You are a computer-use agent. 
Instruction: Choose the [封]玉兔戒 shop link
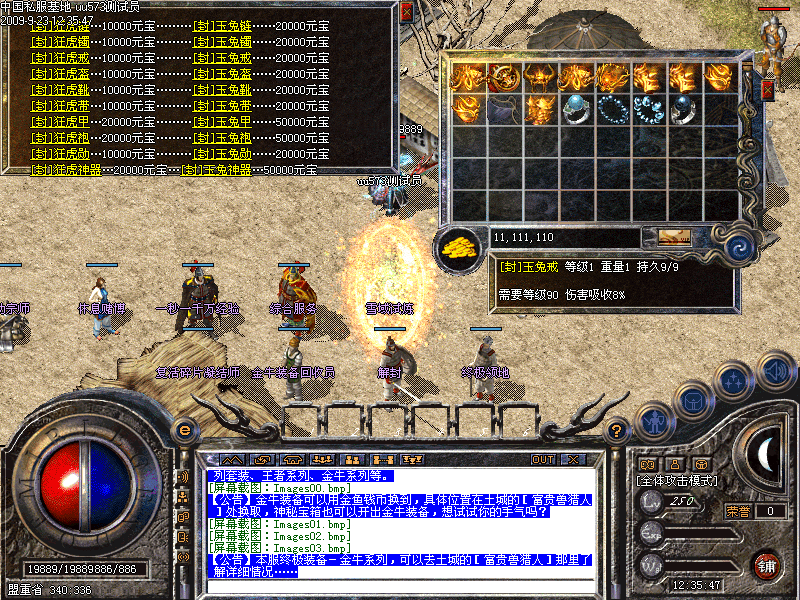(x=222, y=58)
